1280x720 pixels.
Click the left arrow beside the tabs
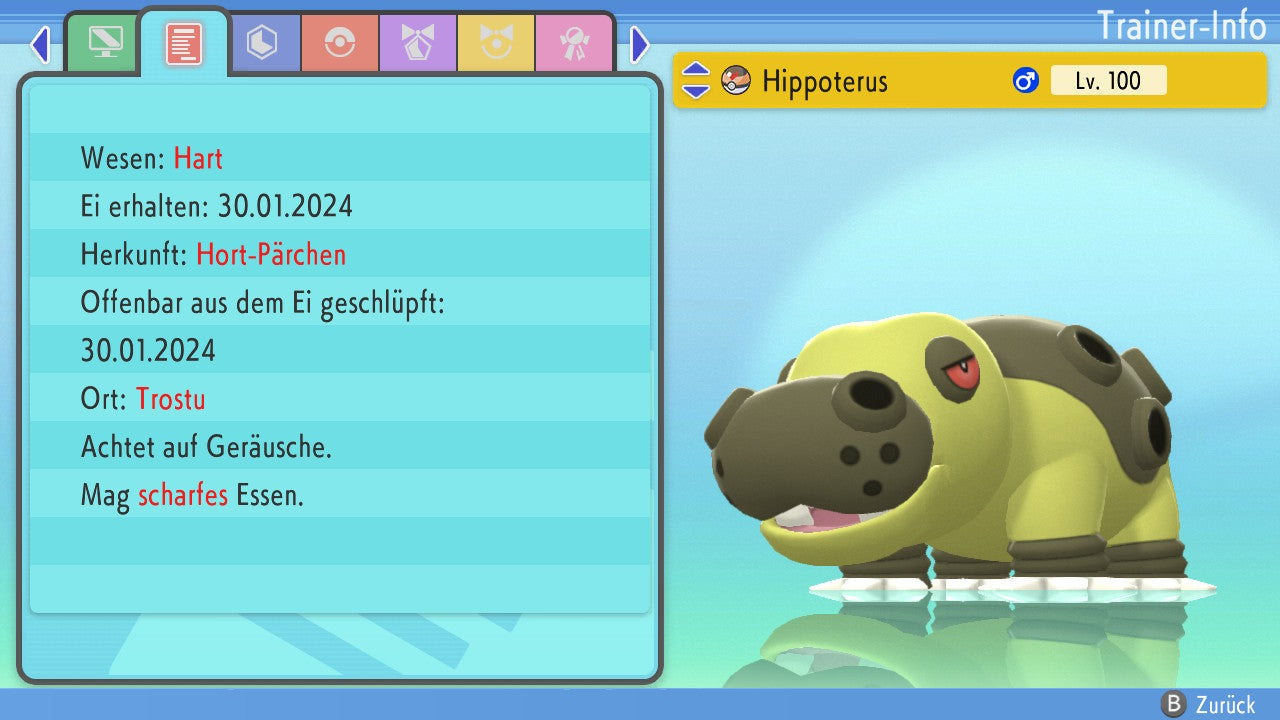pyautogui.click(x=40, y=44)
